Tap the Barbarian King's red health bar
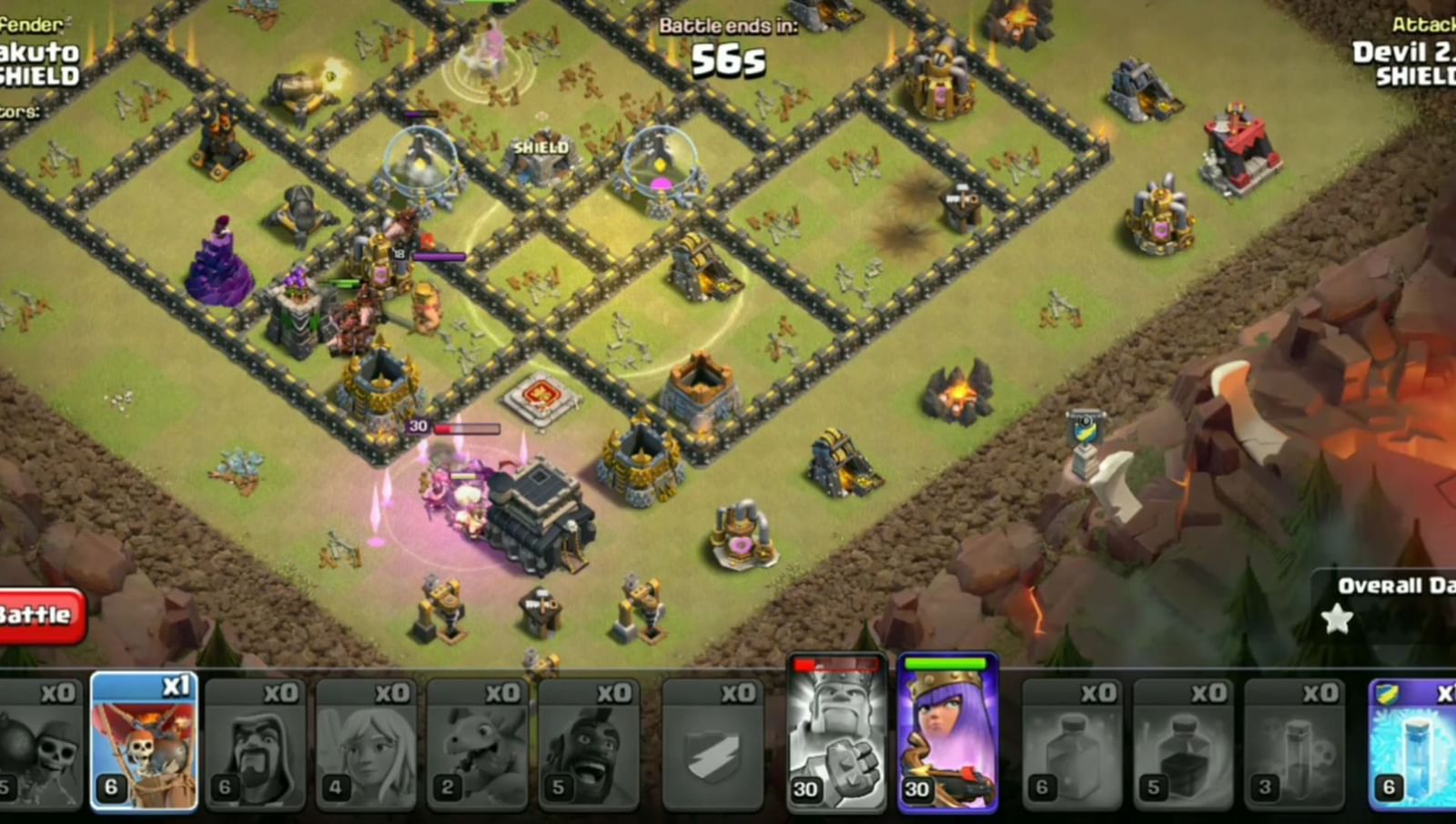This screenshot has height=824, width=1456. 837,667
